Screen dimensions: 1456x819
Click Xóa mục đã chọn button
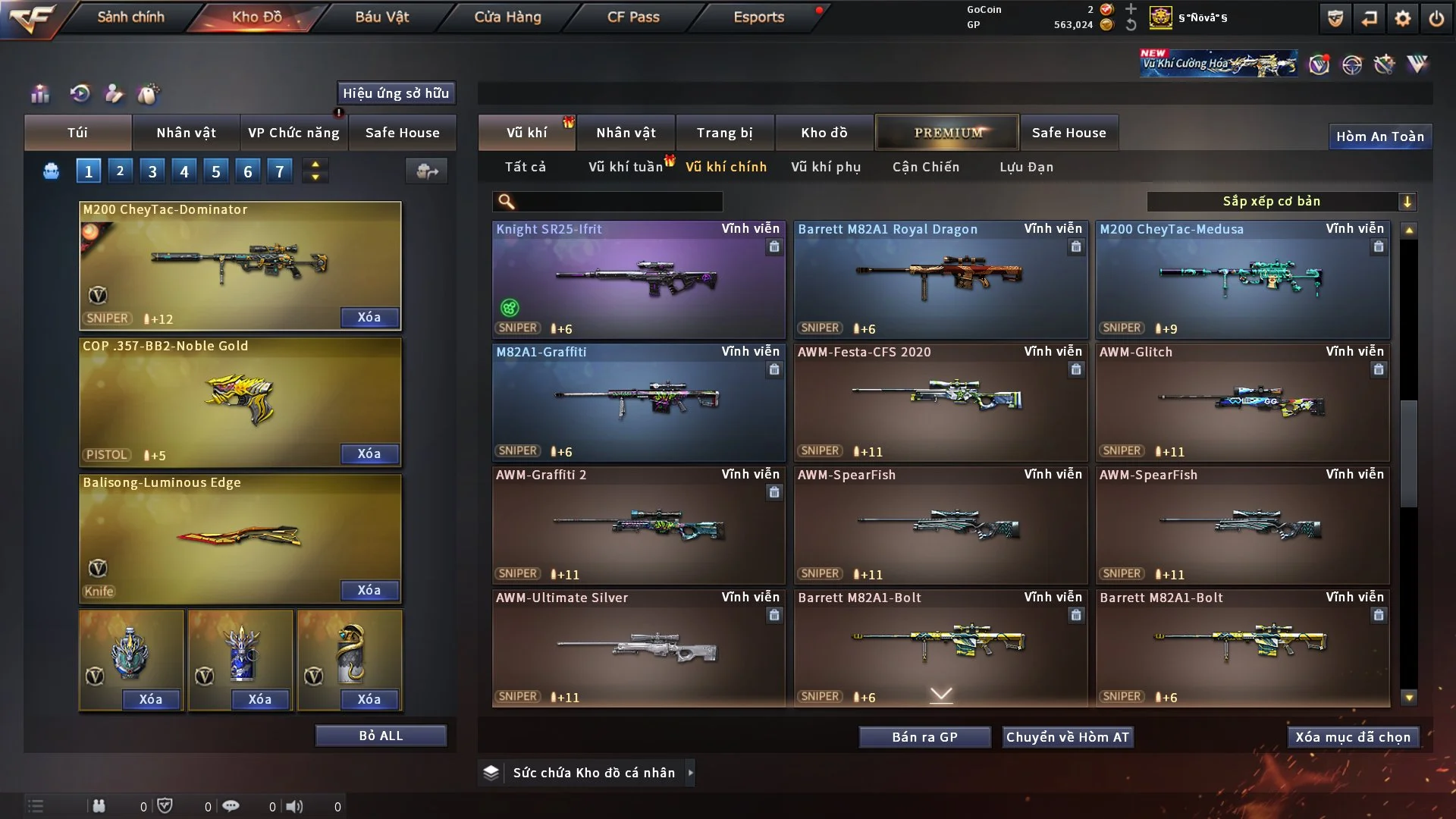pyautogui.click(x=1353, y=737)
